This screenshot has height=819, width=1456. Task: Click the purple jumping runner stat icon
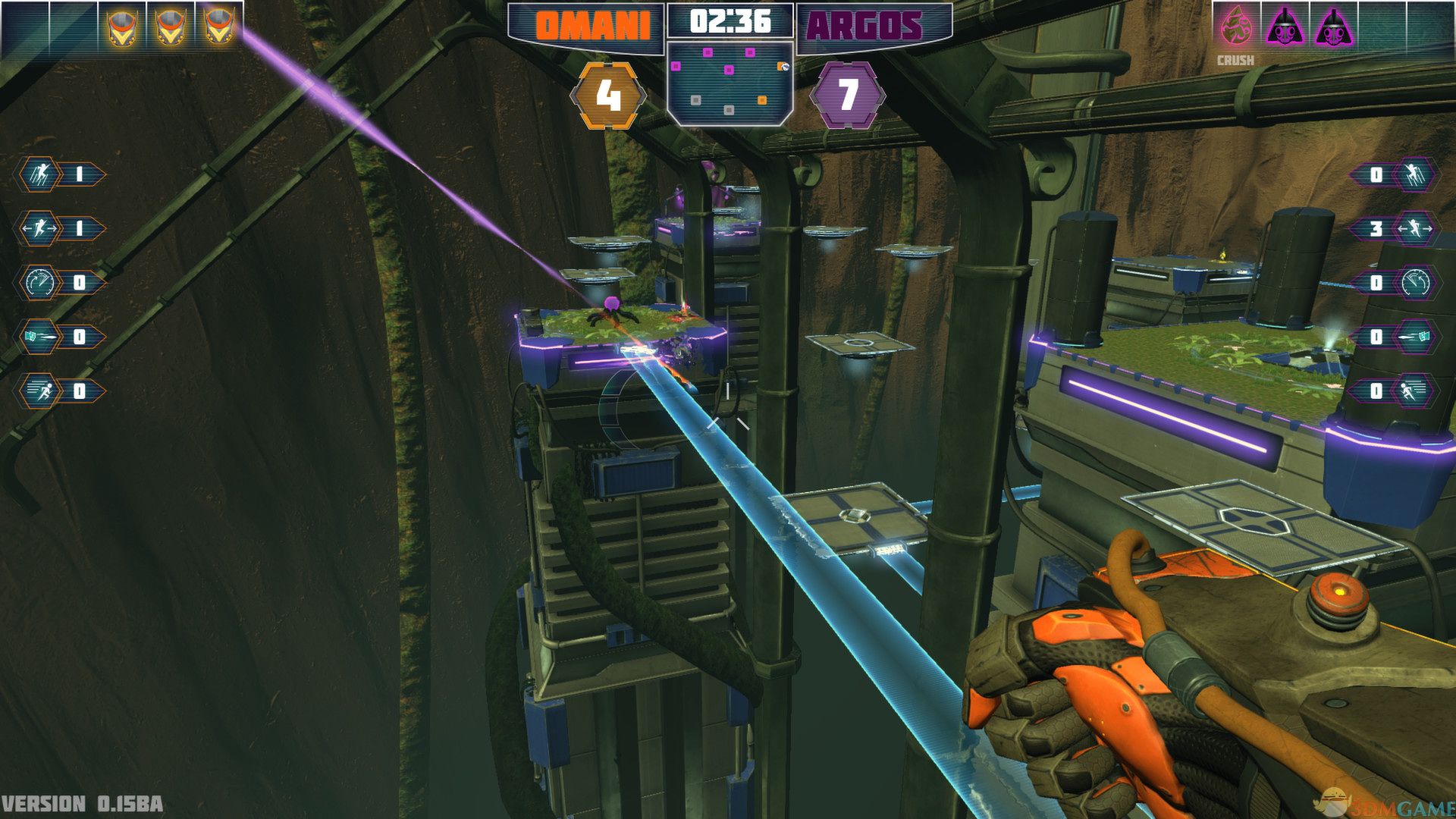pos(1415,175)
